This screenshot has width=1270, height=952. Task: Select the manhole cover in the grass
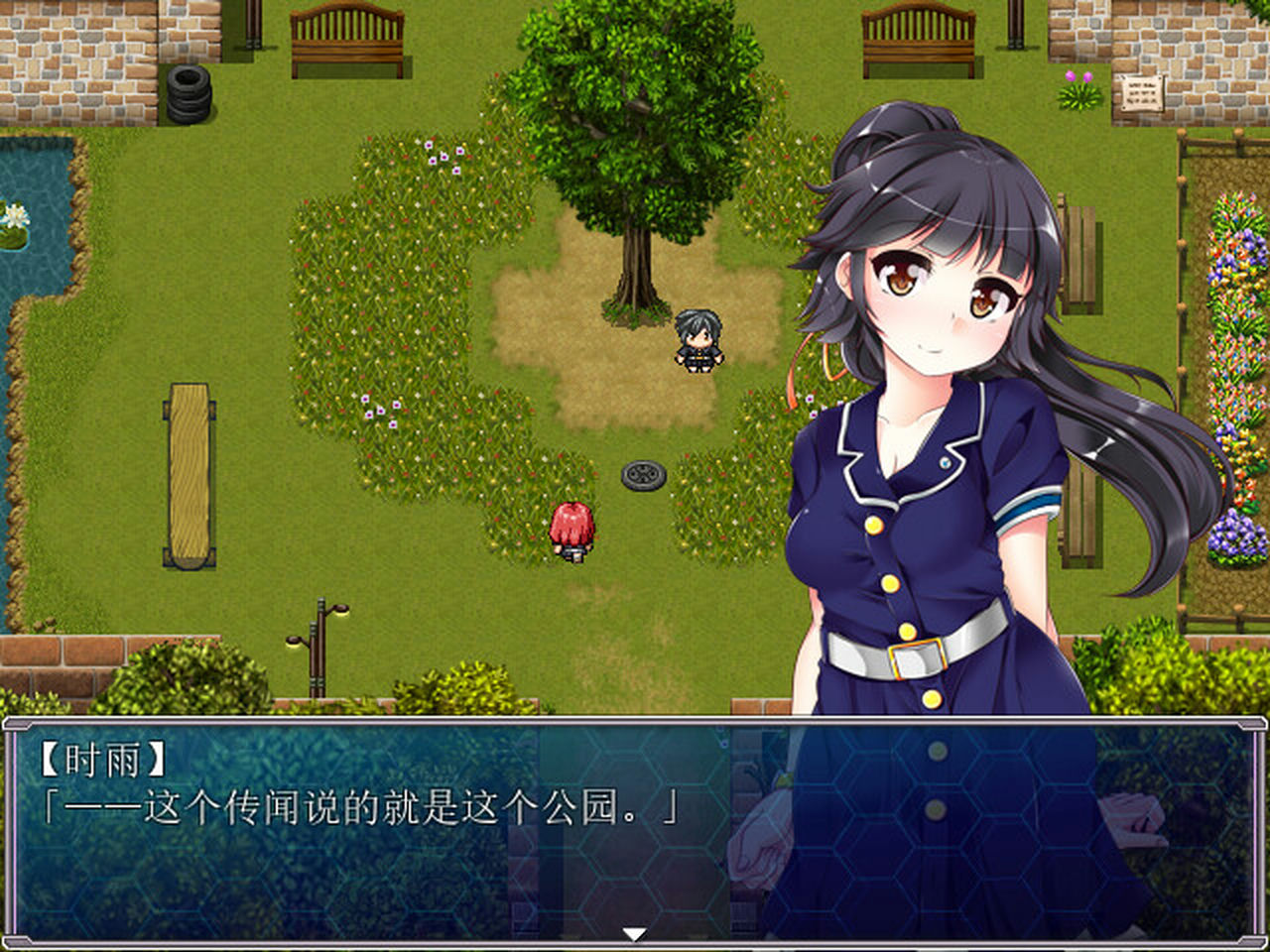click(x=644, y=474)
